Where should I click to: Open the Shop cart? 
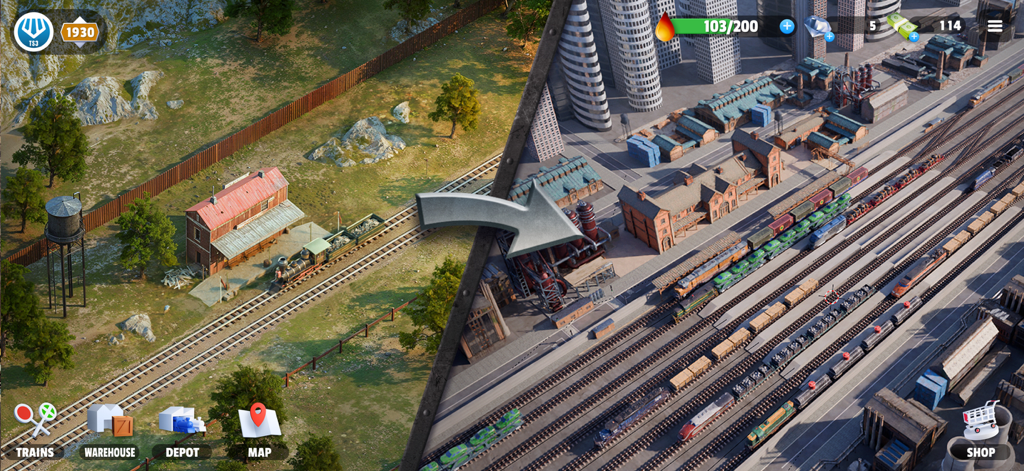coord(980,428)
